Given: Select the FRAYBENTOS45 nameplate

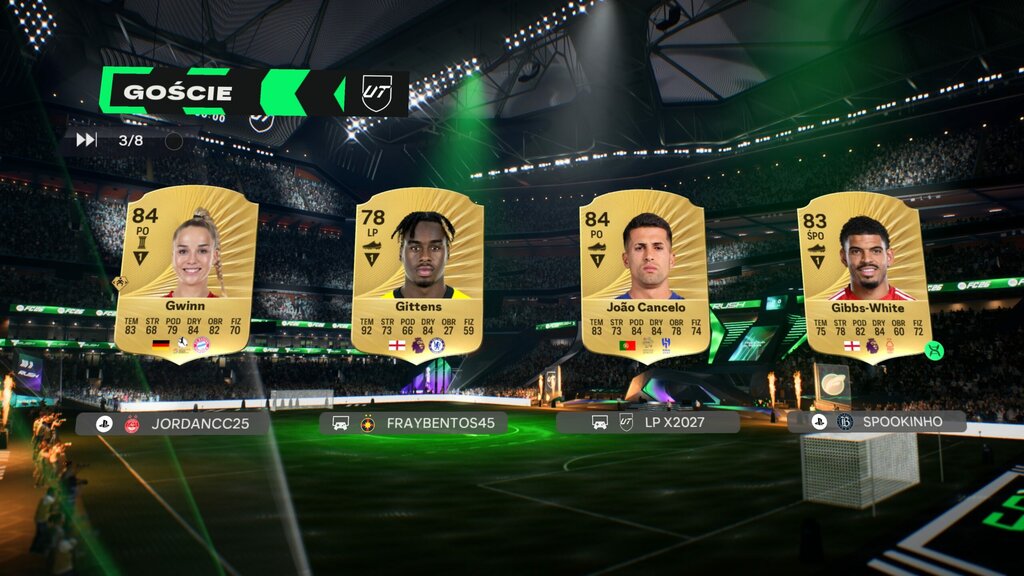Looking at the screenshot, I should [x=413, y=423].
